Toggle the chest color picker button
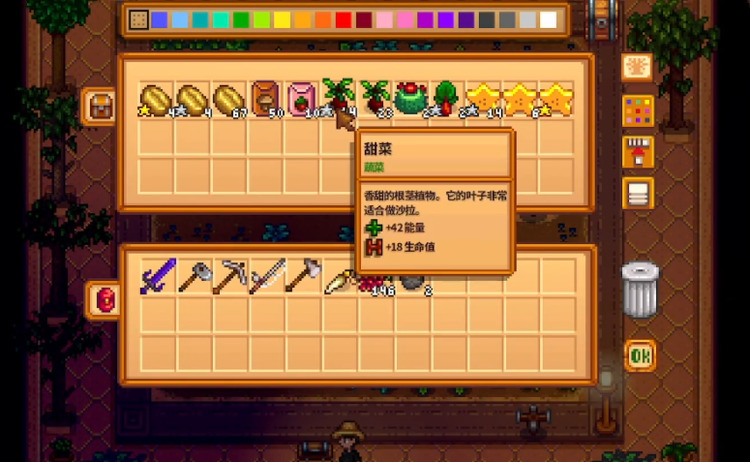 tap(637, 110)
